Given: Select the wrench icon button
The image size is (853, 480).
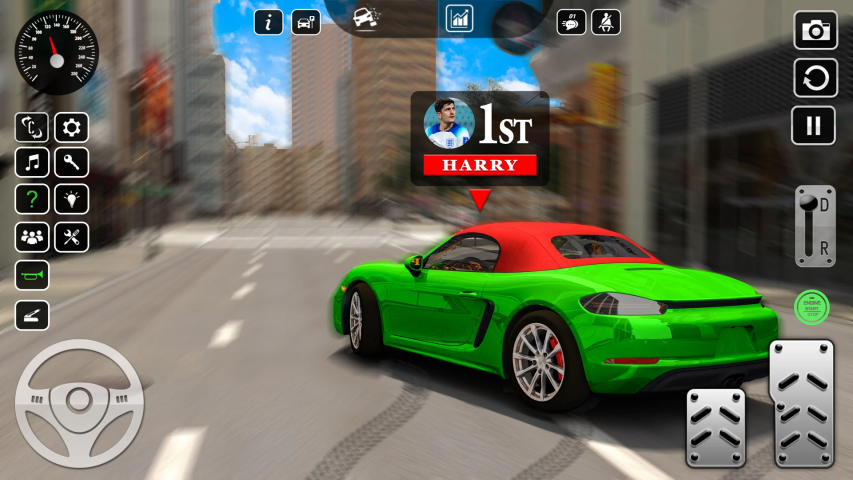Looking at the screenshot, I should 71,162.
